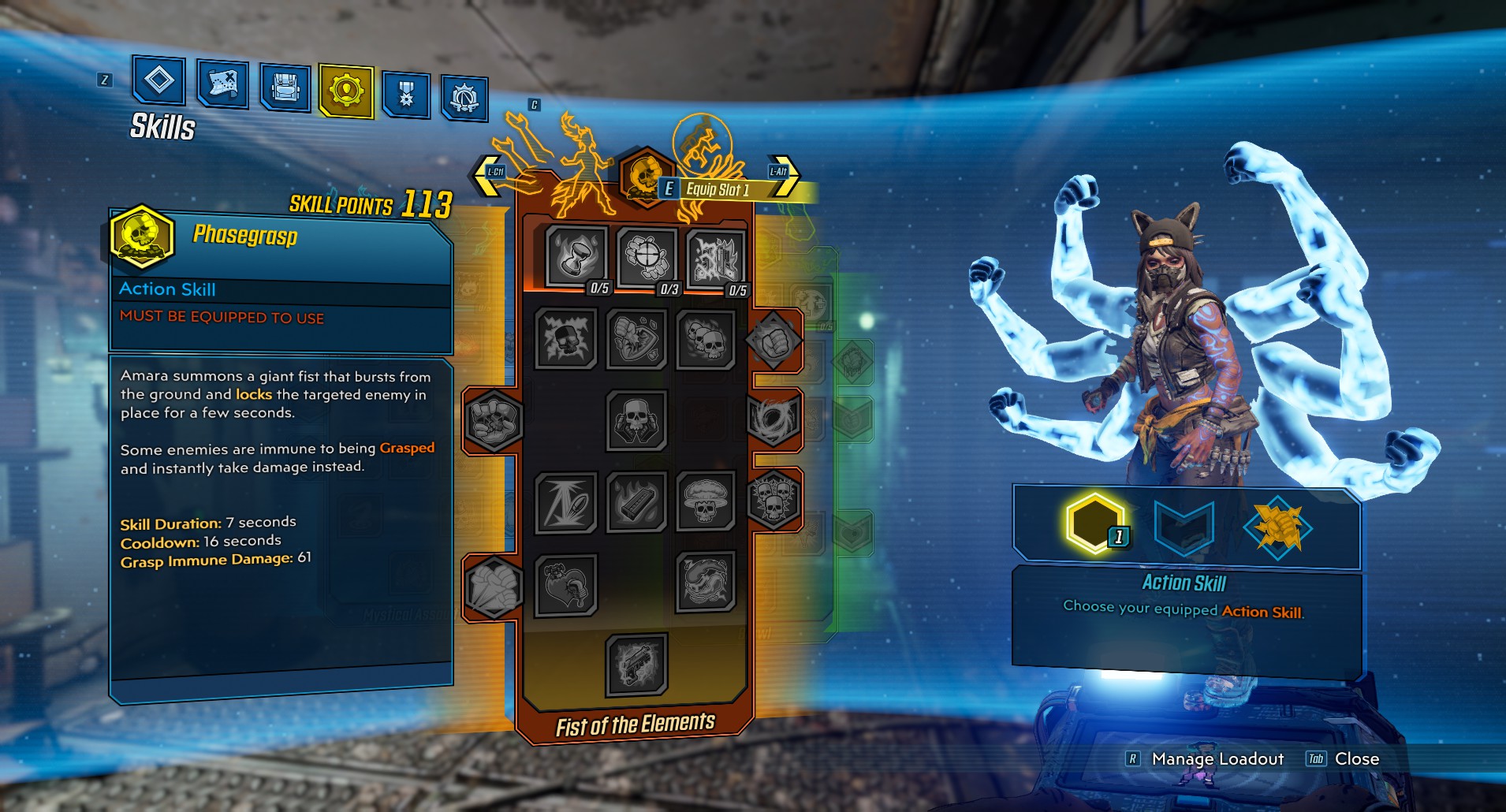Pick the skull with lightning skill
The width and height of the screenshot is (1506, 812).
(x=565, y=339)
